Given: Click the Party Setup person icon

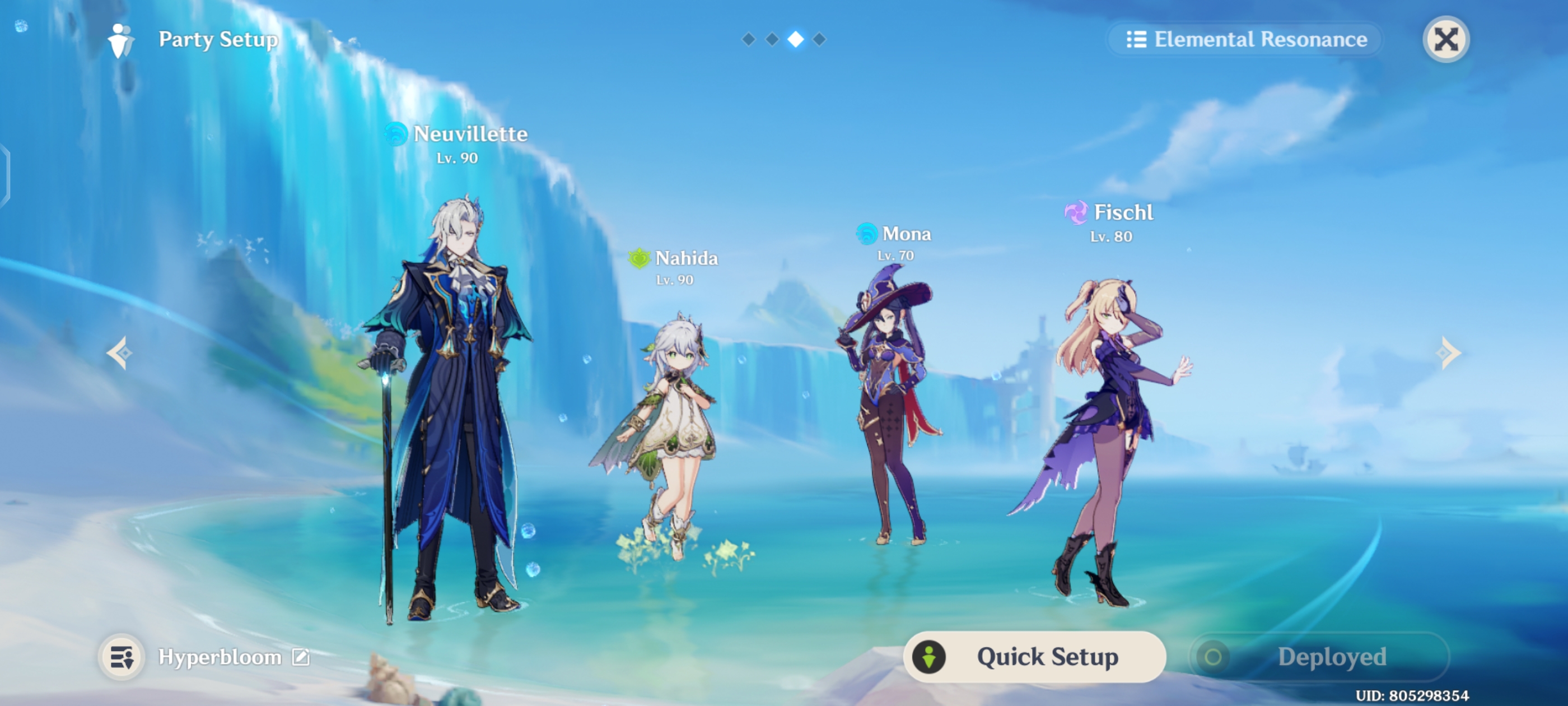Looking at the screenshot, I should tap(122, 39).
